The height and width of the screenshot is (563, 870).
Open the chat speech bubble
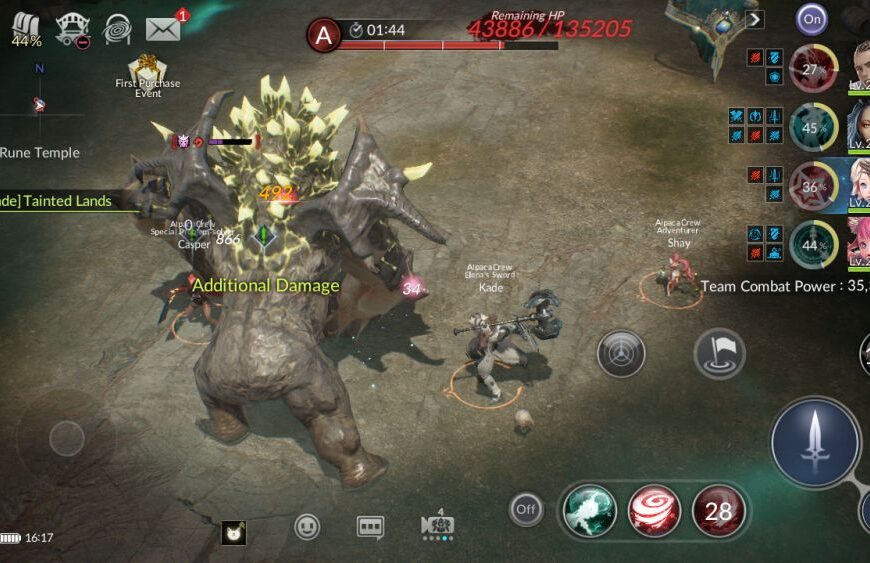[x=371, y=527]
